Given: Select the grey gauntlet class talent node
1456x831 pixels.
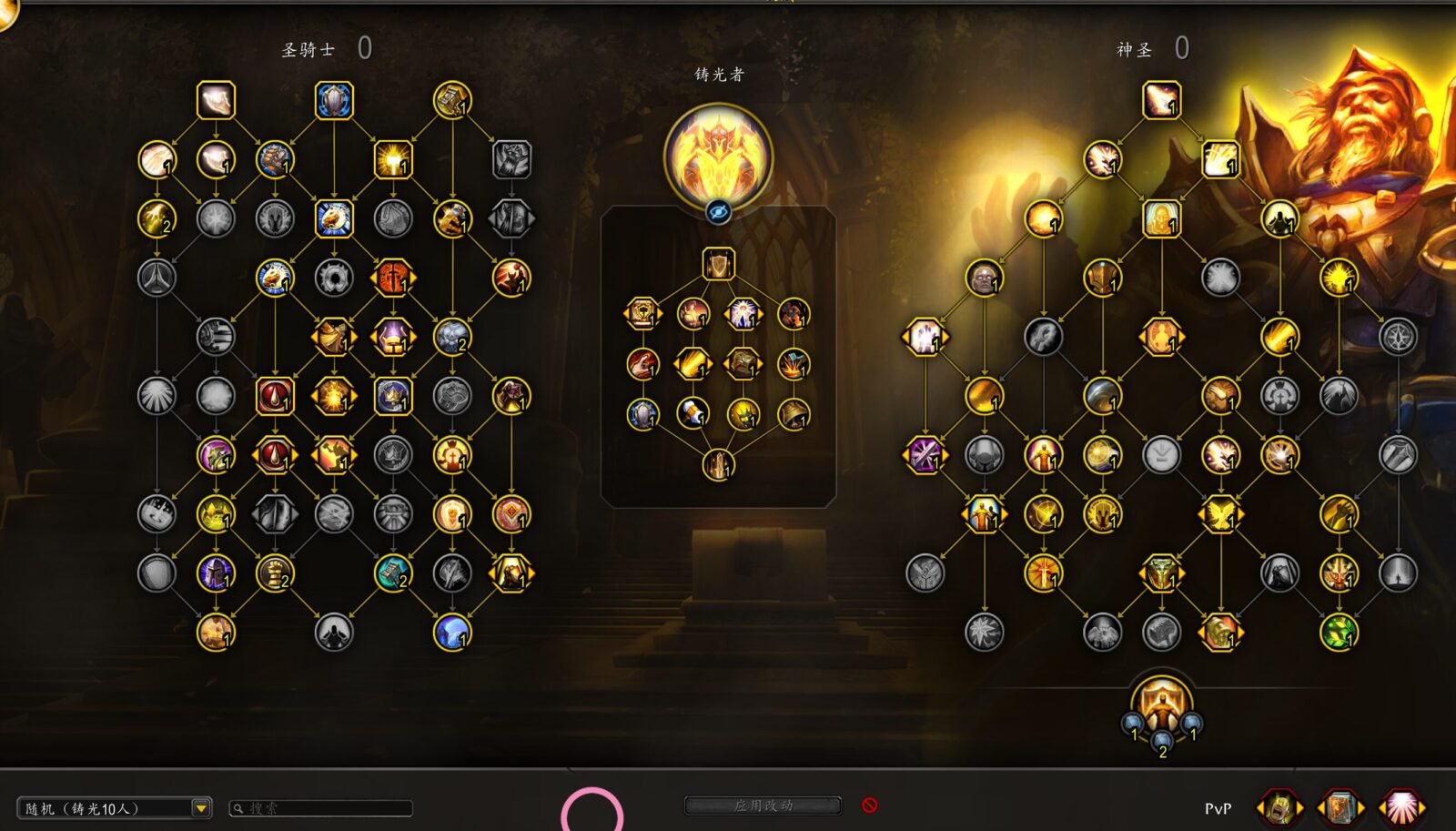Looking at the screenshot, I should click(x=511, y=159).
